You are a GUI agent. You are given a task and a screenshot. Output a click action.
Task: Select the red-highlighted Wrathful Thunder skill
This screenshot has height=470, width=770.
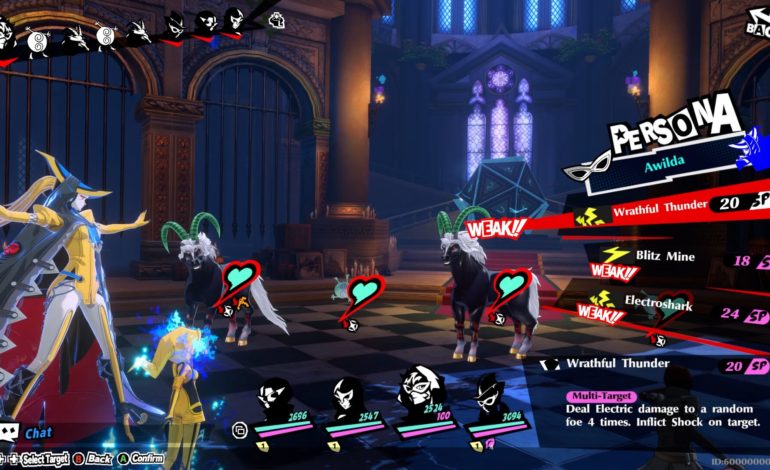coord(660,209)
